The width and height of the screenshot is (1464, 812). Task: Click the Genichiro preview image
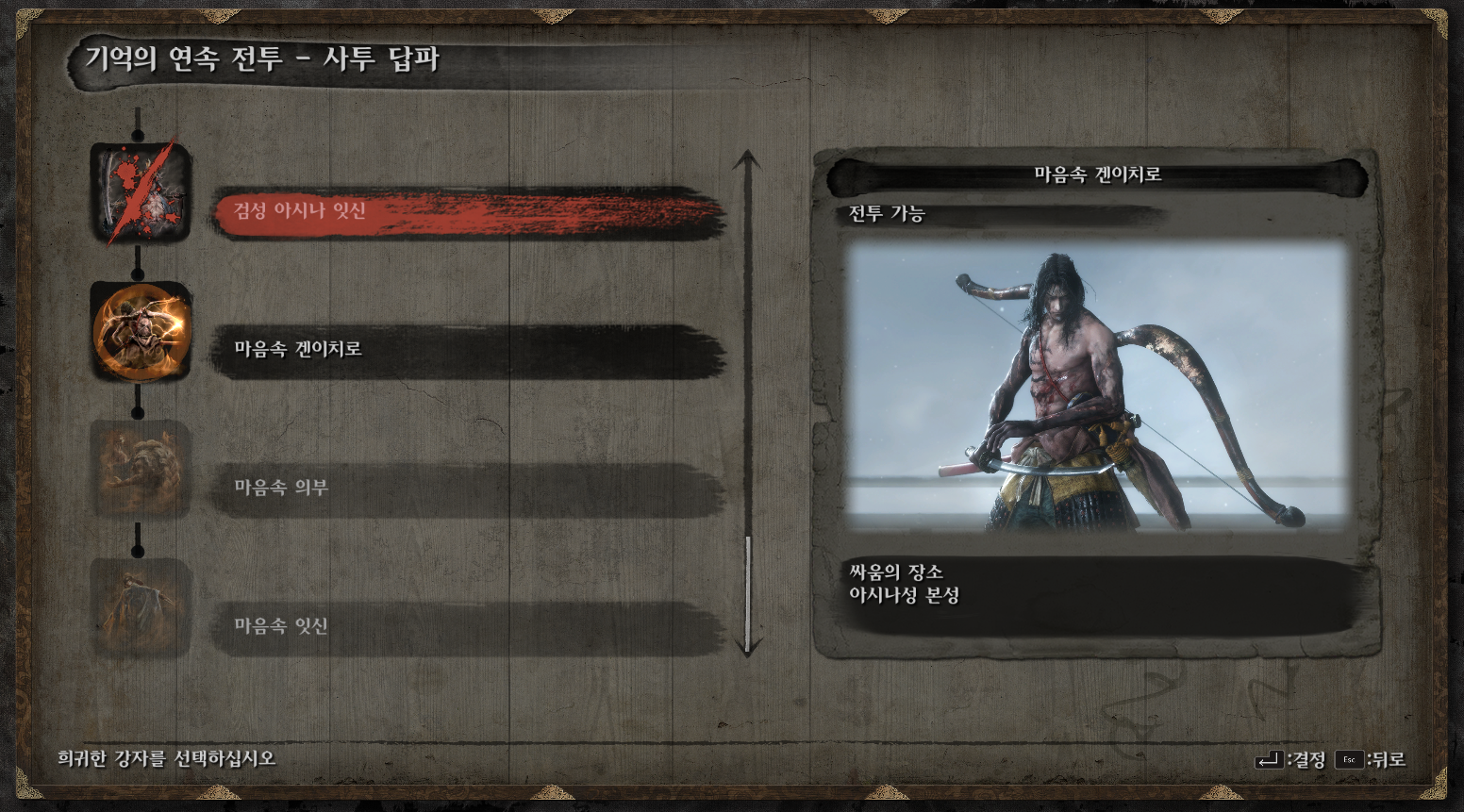point(1097,387)
